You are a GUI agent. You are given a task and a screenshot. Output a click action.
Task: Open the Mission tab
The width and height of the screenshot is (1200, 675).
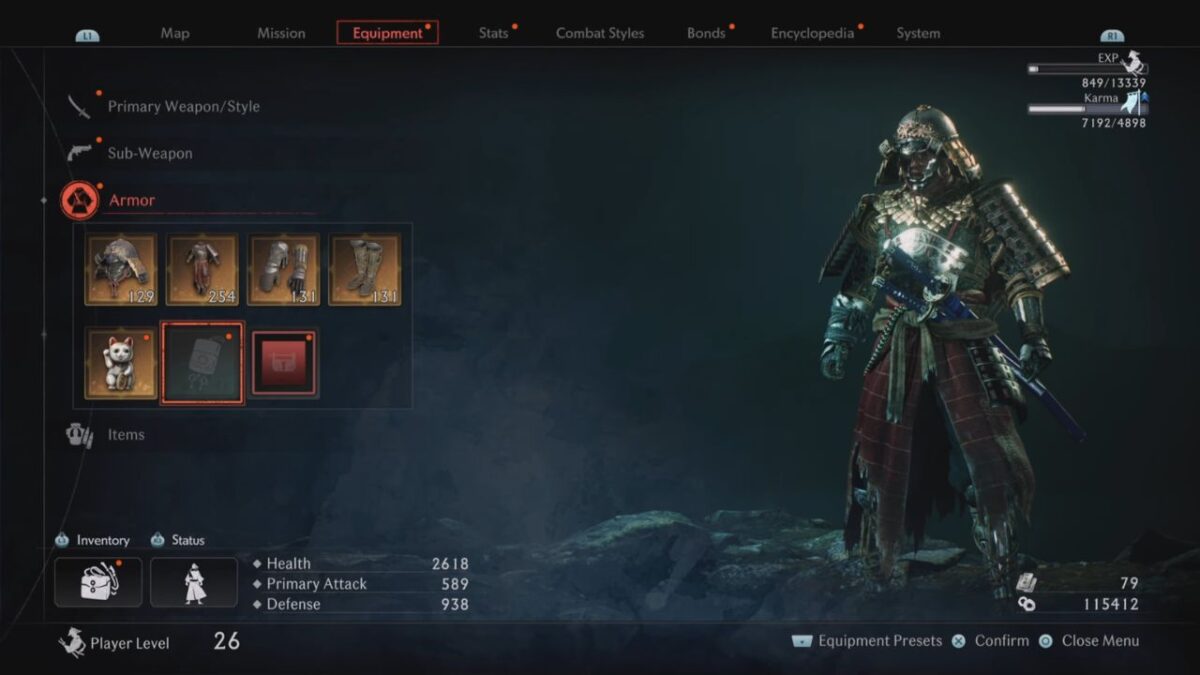[281, 33]
